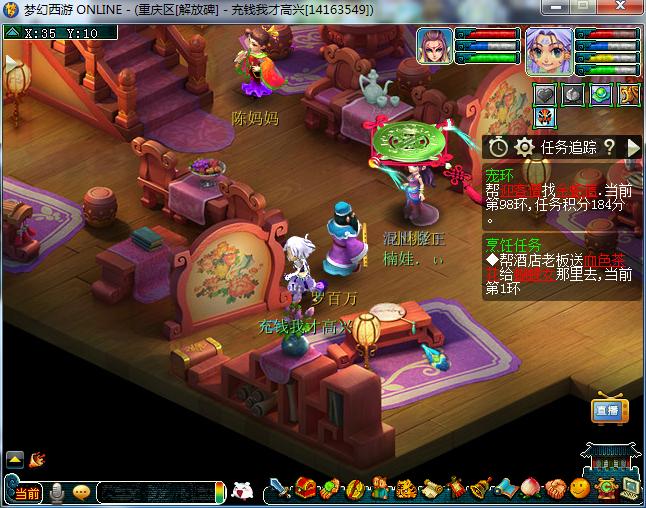Viewport: 646px width, 508px height.
Task: Open quest tracker settings gear
Action: [x=523, y=147]
